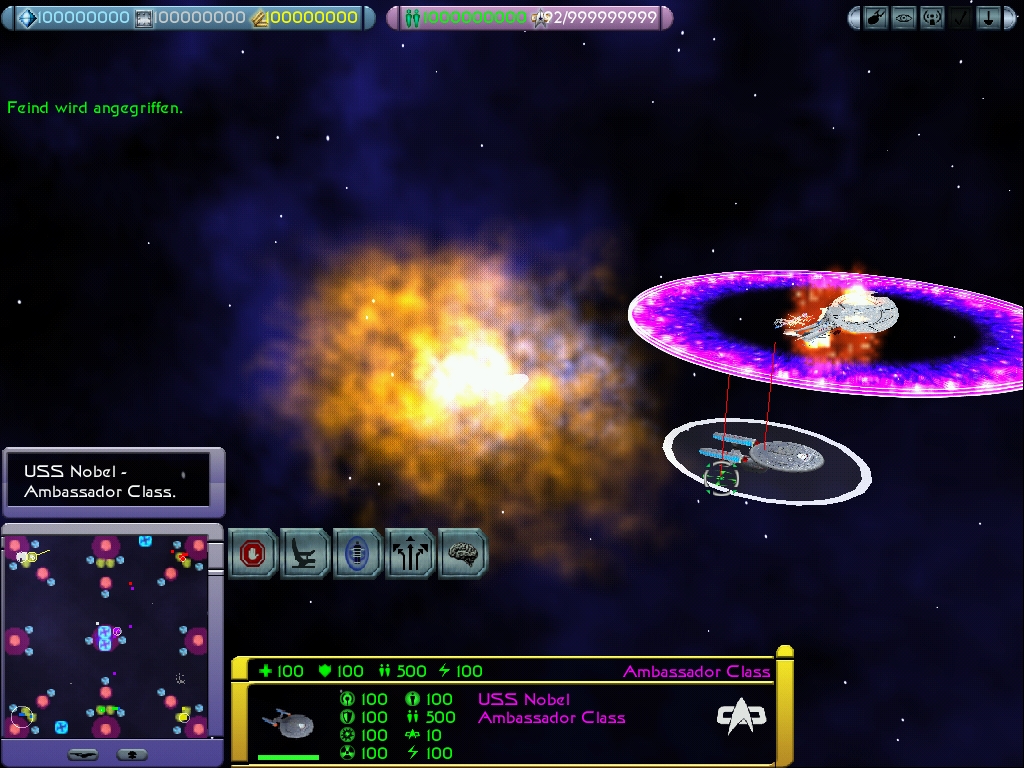Click the checkmark objectives button
The image size is (1024, 768).
pos(960,18)
